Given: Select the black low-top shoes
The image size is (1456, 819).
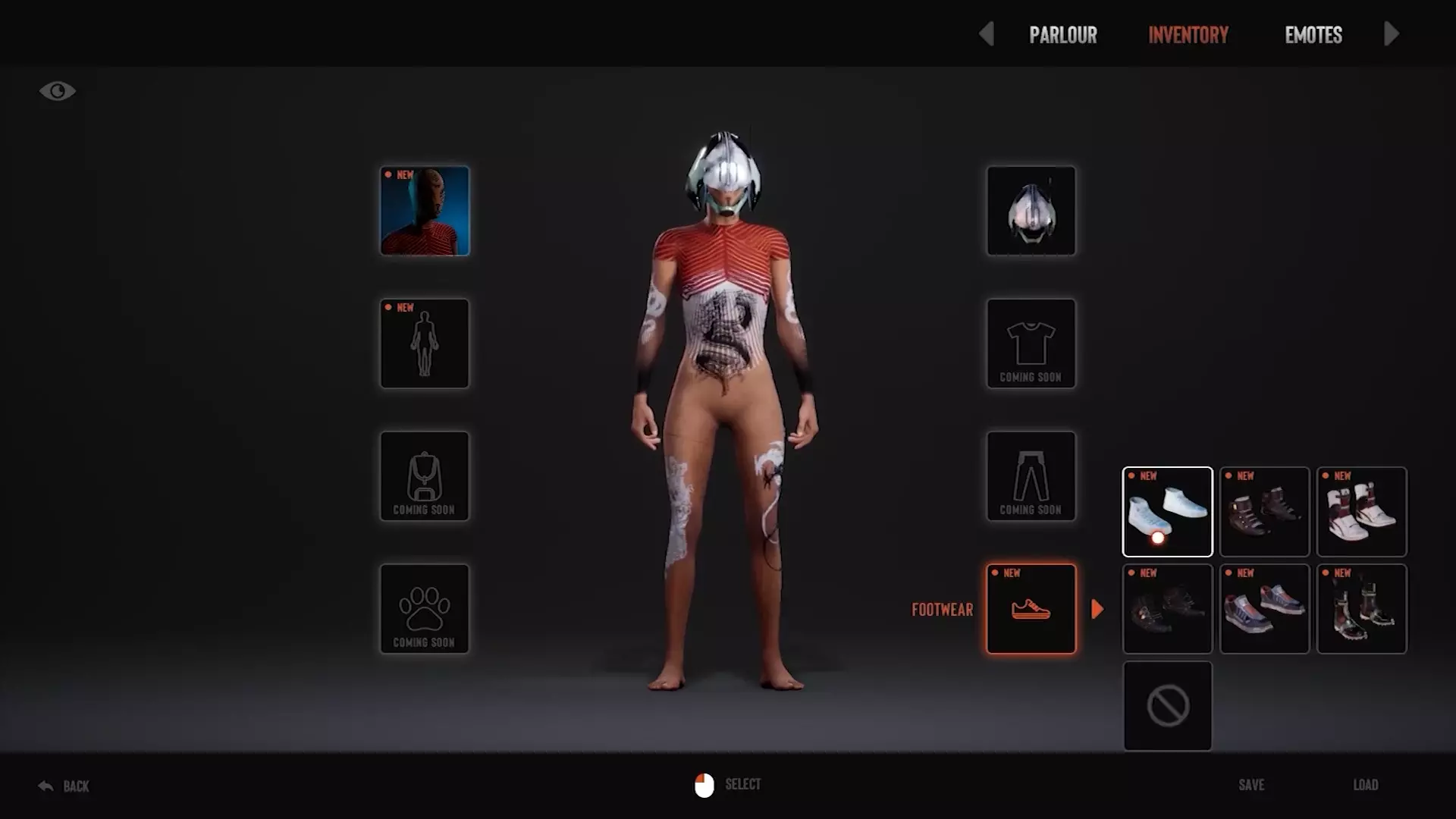Looking at the screenshot, I should click(x=1167, y=609).
